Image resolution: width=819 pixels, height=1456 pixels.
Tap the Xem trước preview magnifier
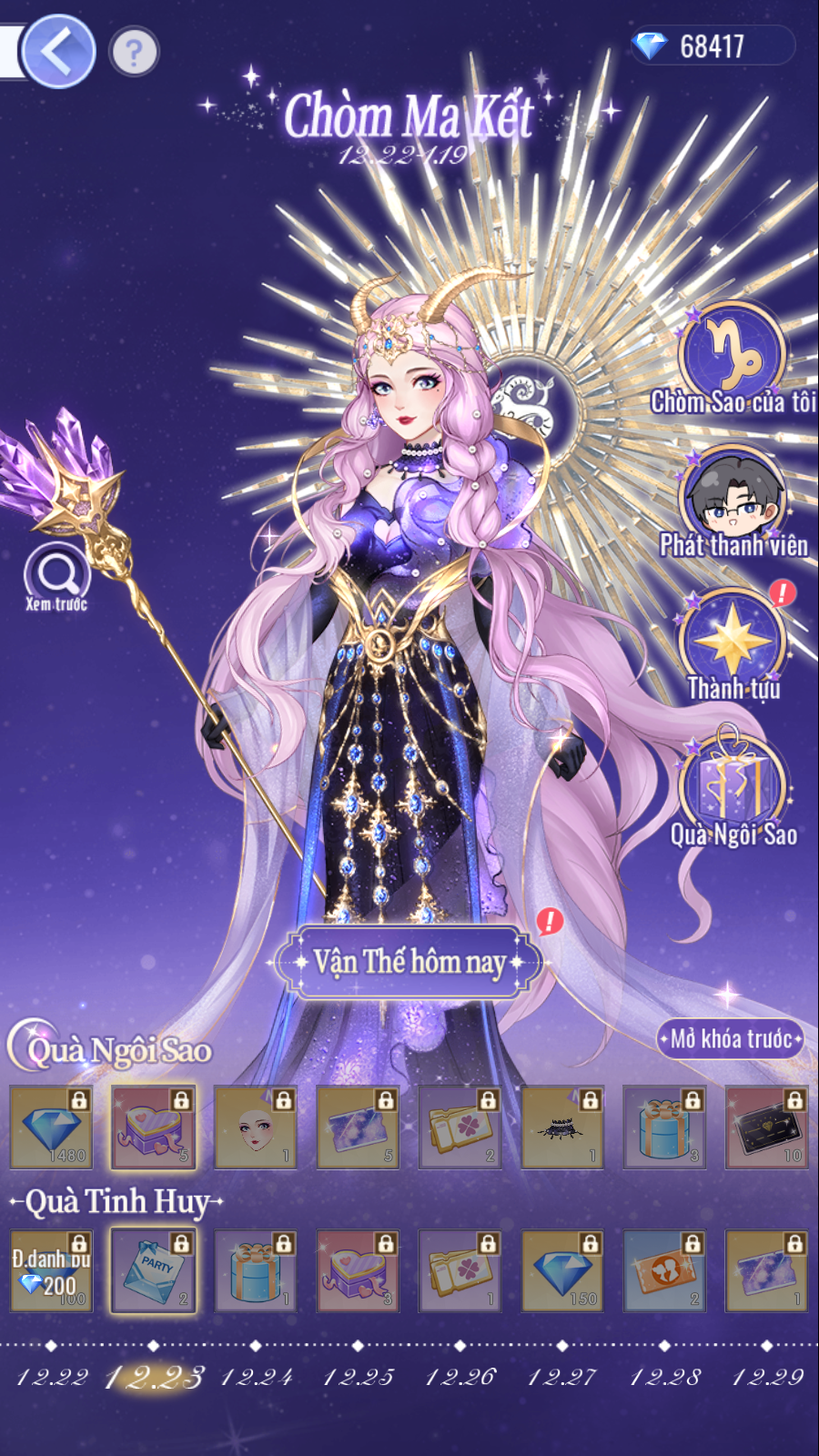(x=56, y=575)
